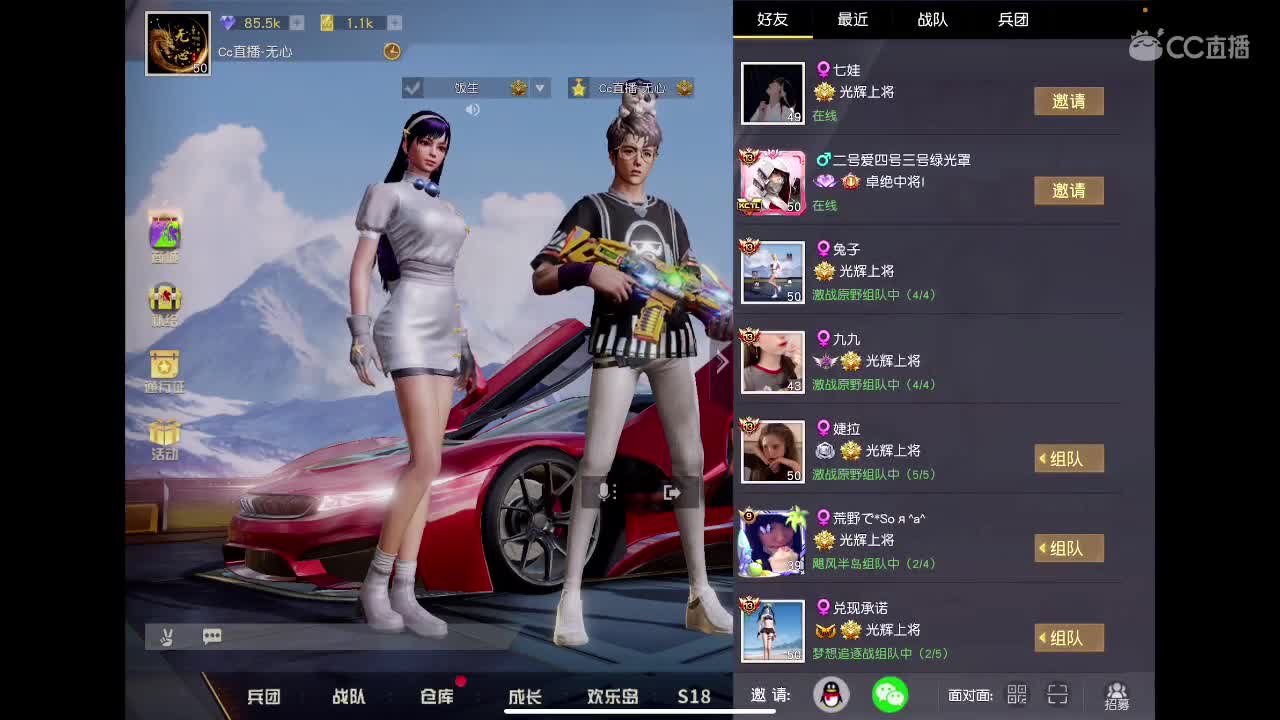This screenshot has height=720, width=1280.
Task: Open the 仓库 tab with red dot
Action: [x=435, y=697]
